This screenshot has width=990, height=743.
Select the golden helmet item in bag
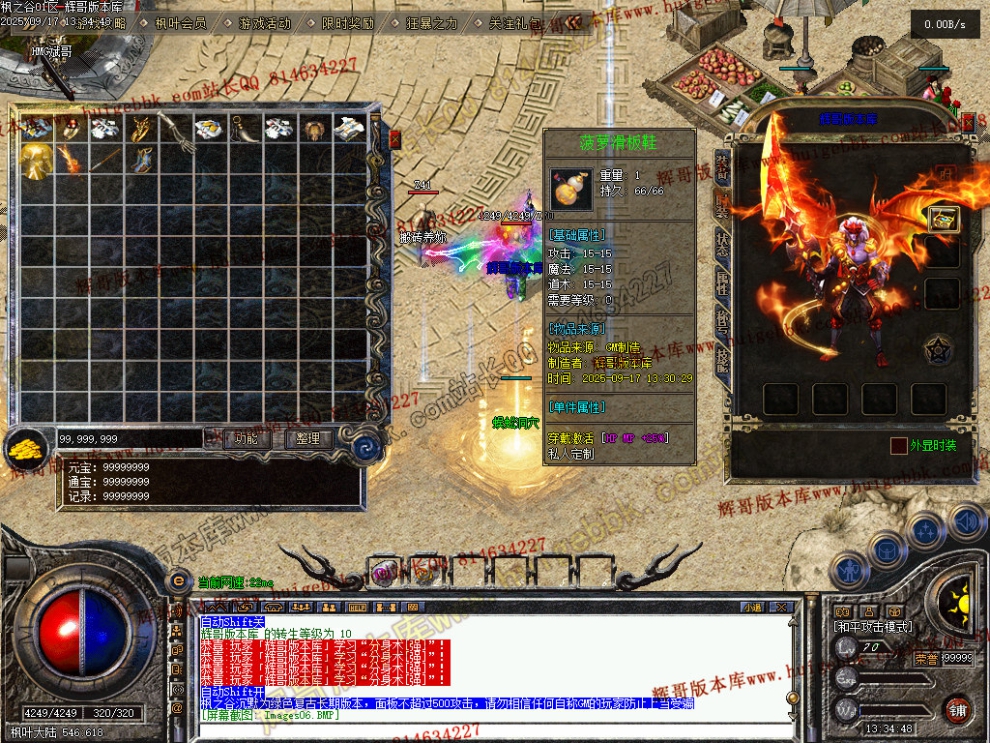coord(37,160)
